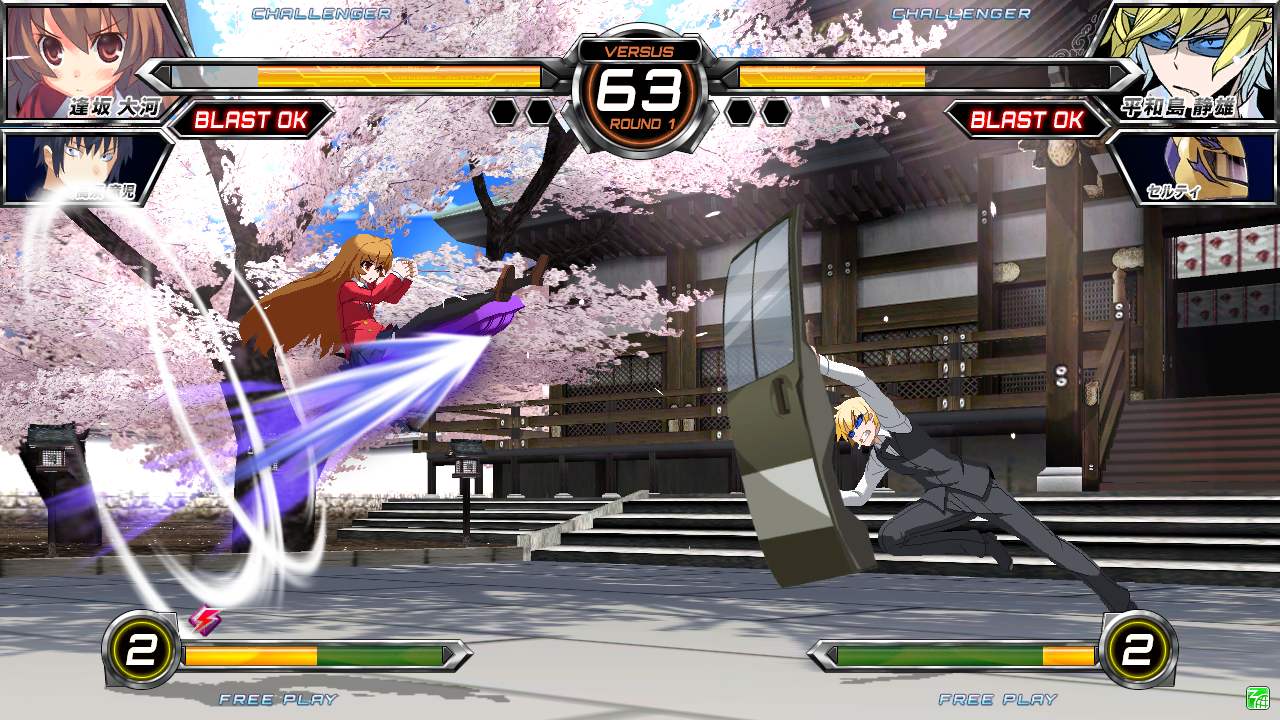Click Shizuo's round stock counter showing 2
This screenshot has height=720, width=1280.
[x=1139, y=649]
